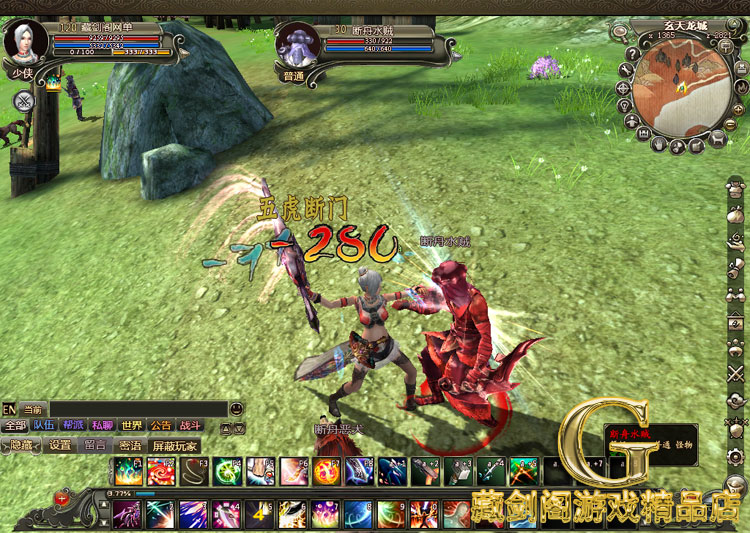Open the 设置 (Settings) chat button
The width and height of the screenshot is (750, 533).
point(61,445)
